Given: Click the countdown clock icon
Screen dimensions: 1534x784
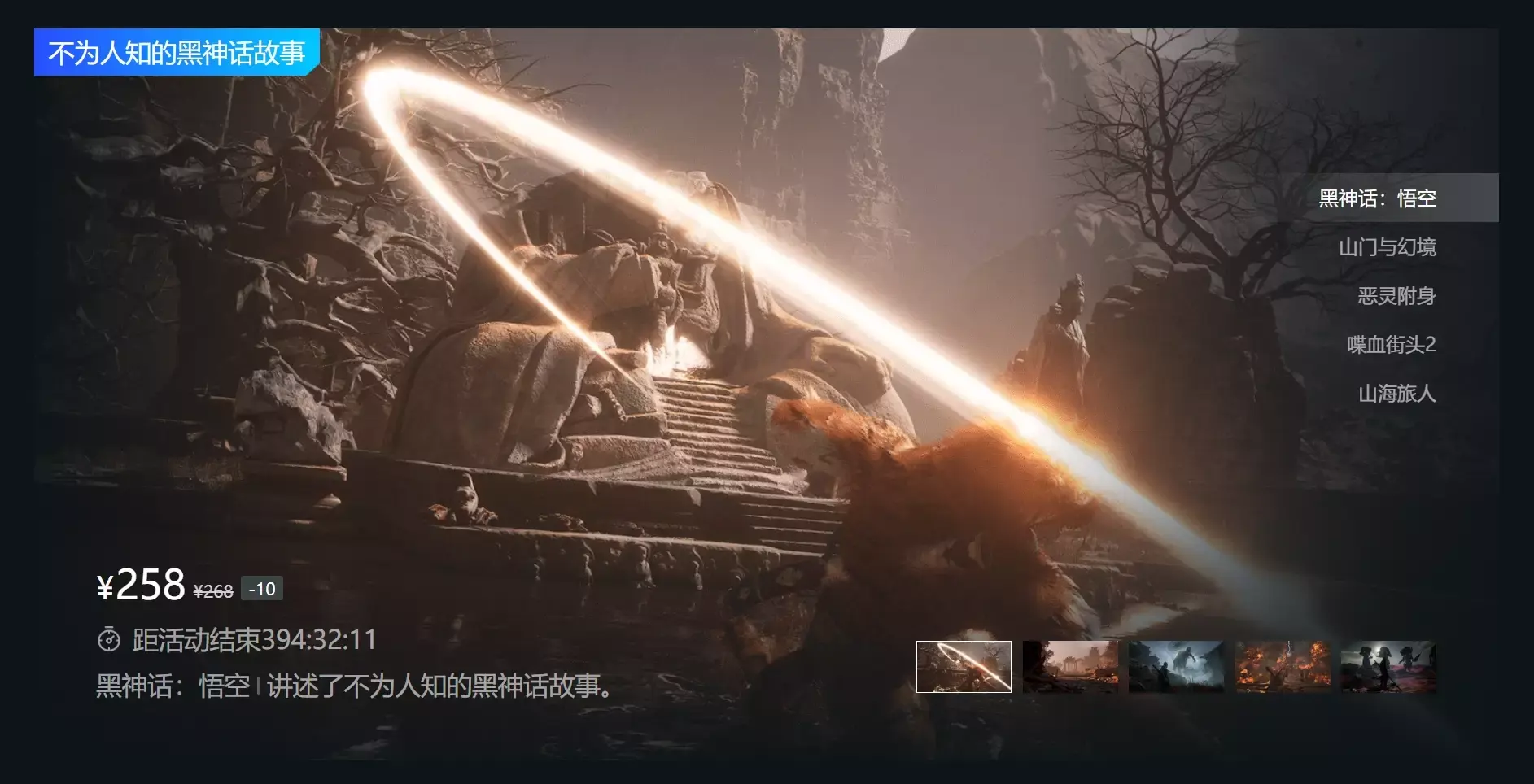Looking at the screenshot, I should [x=110, y=642].
